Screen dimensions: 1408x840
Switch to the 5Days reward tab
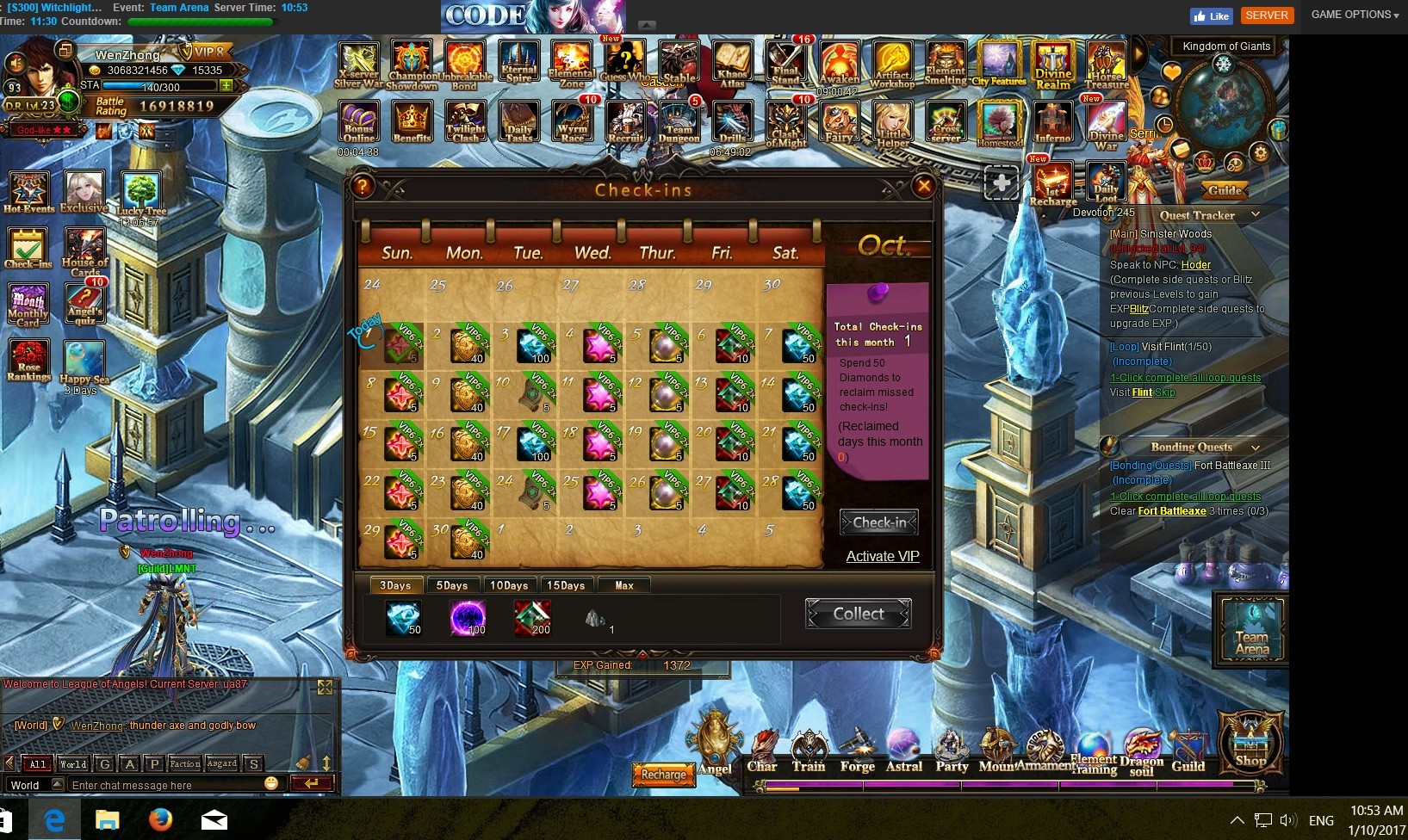(451, 585)
